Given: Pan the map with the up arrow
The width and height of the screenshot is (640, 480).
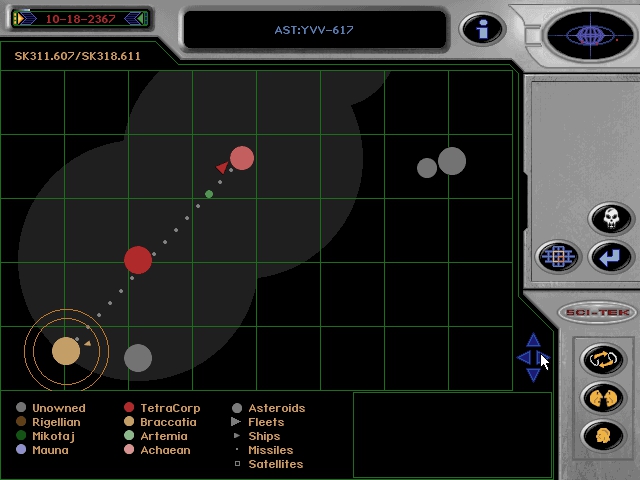Looking at the screenshot, I should click(533, 341).
